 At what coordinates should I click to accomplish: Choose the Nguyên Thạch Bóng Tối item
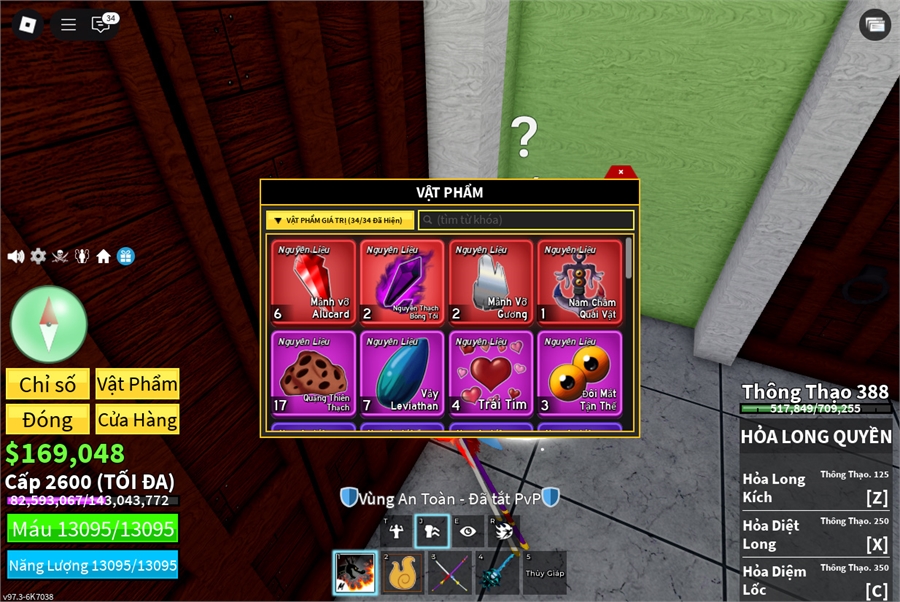(403, 282)
